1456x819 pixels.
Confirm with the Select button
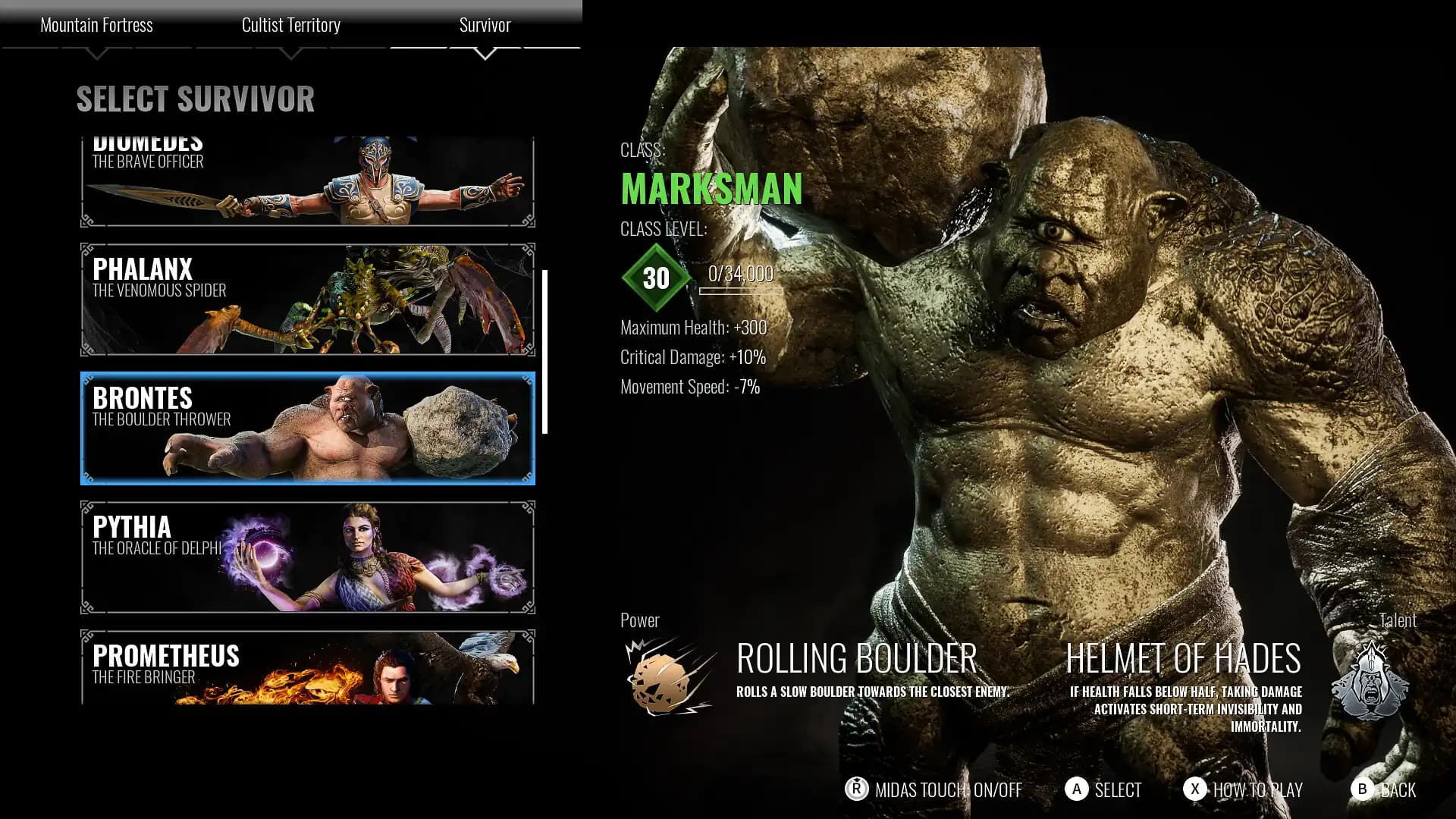coord(1103,789)
